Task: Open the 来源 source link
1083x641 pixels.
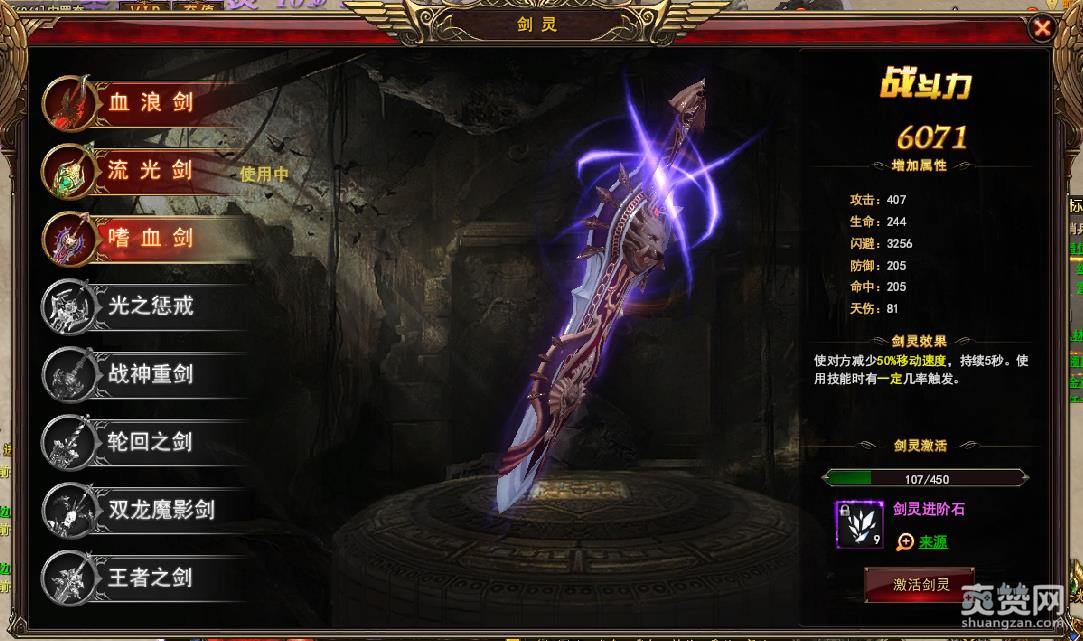Action: (933, 542)
